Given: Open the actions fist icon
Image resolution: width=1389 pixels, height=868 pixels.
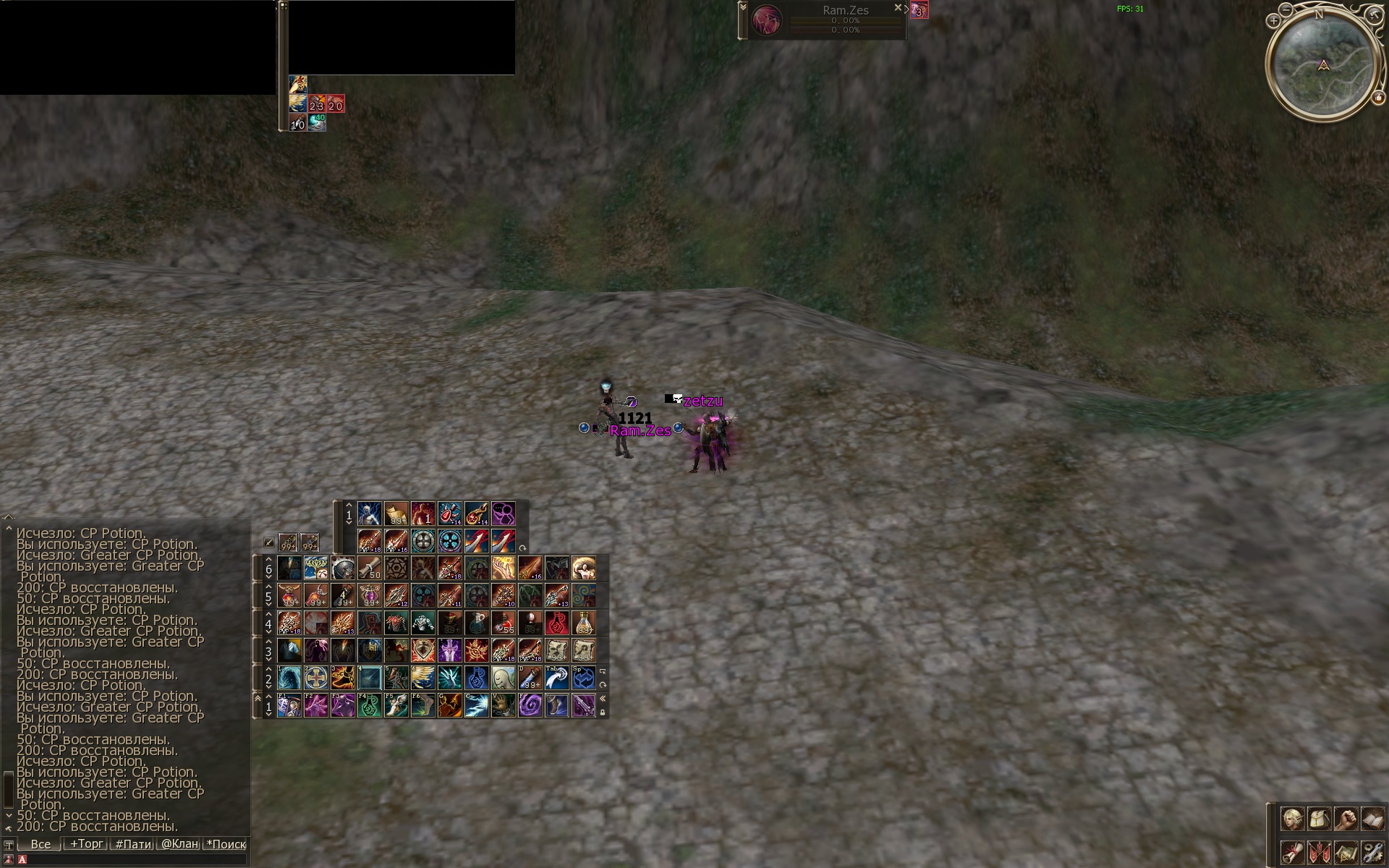Looking at the screenshot, I should [1346, 820].
